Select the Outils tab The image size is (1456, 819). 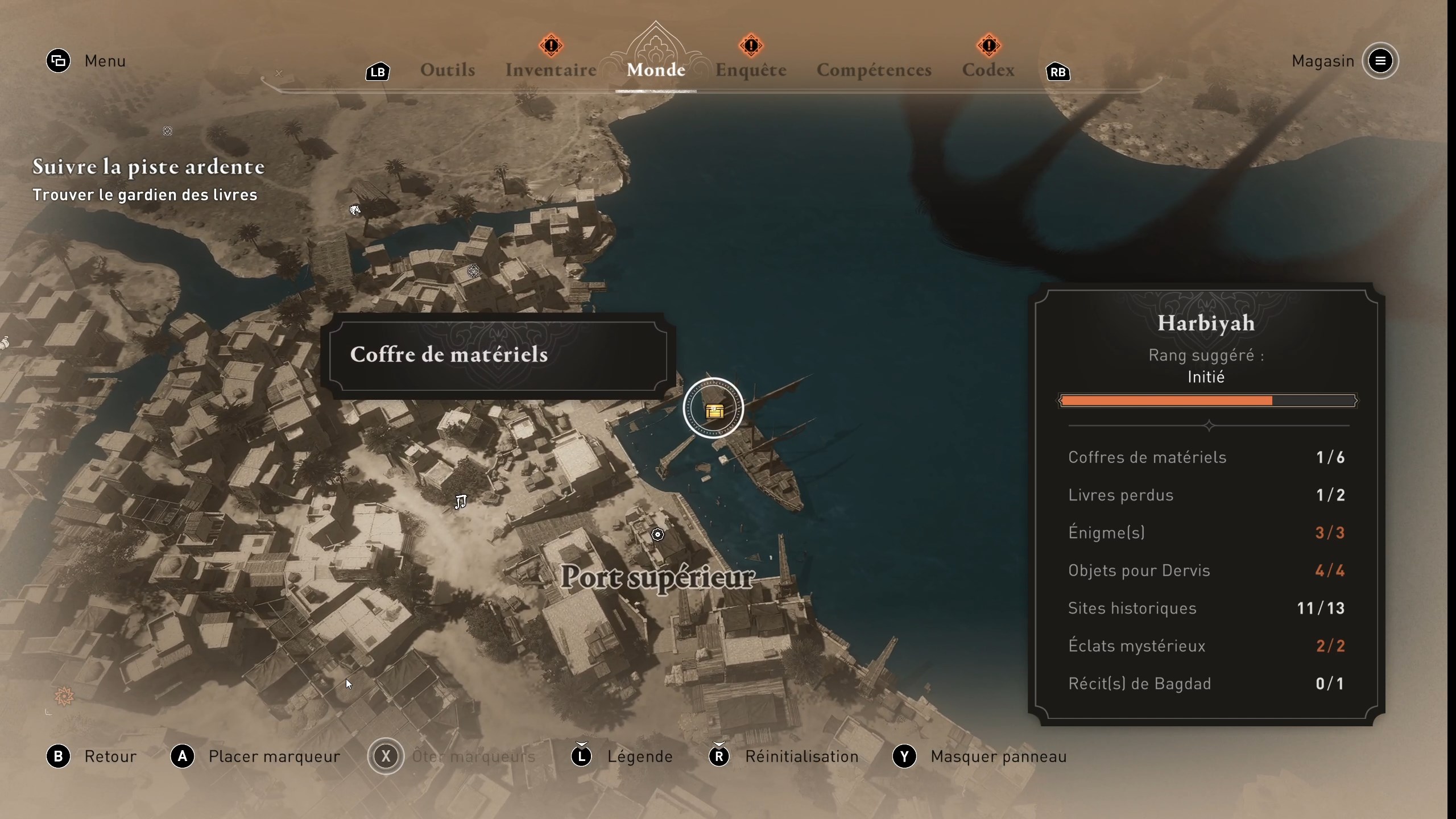(x=448, y=69)
